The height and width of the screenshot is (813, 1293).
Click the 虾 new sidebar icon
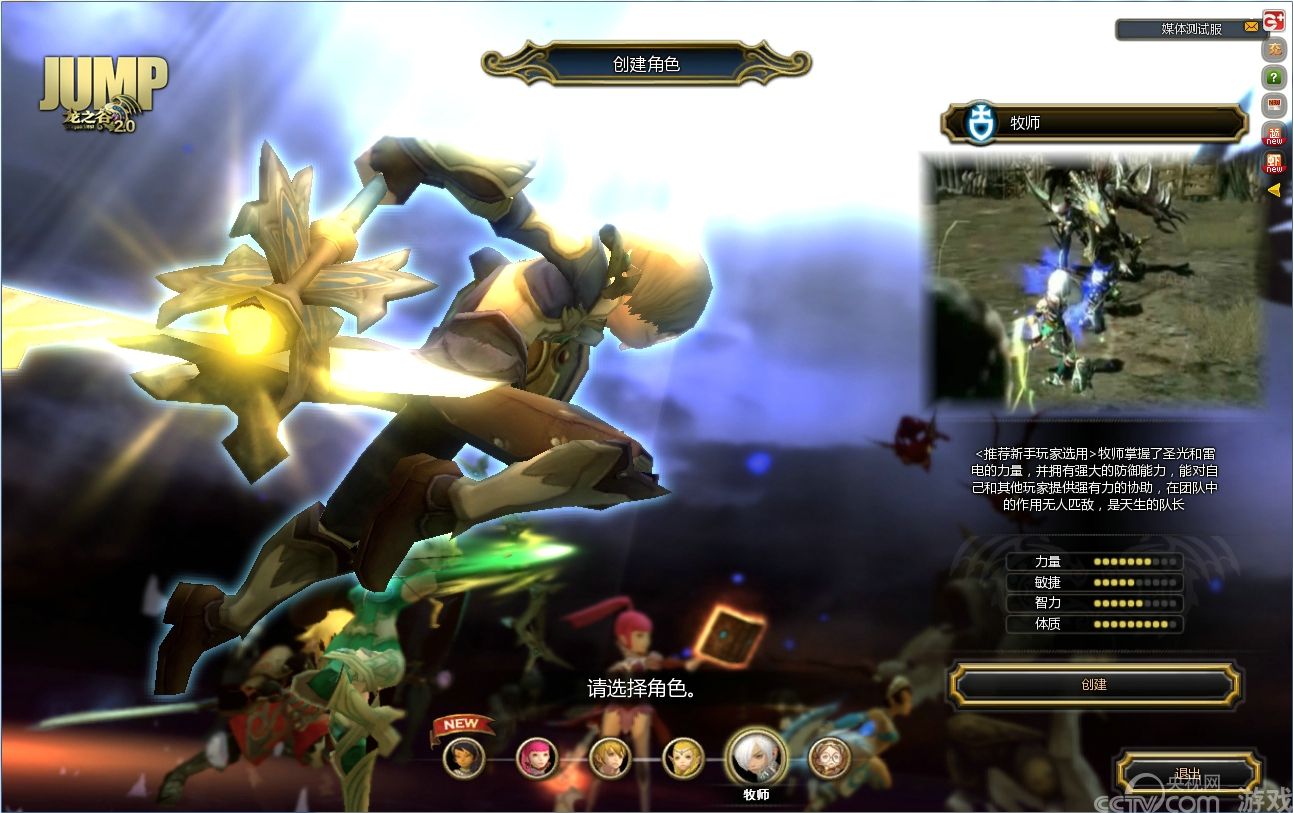click(x=1274, y=161)
